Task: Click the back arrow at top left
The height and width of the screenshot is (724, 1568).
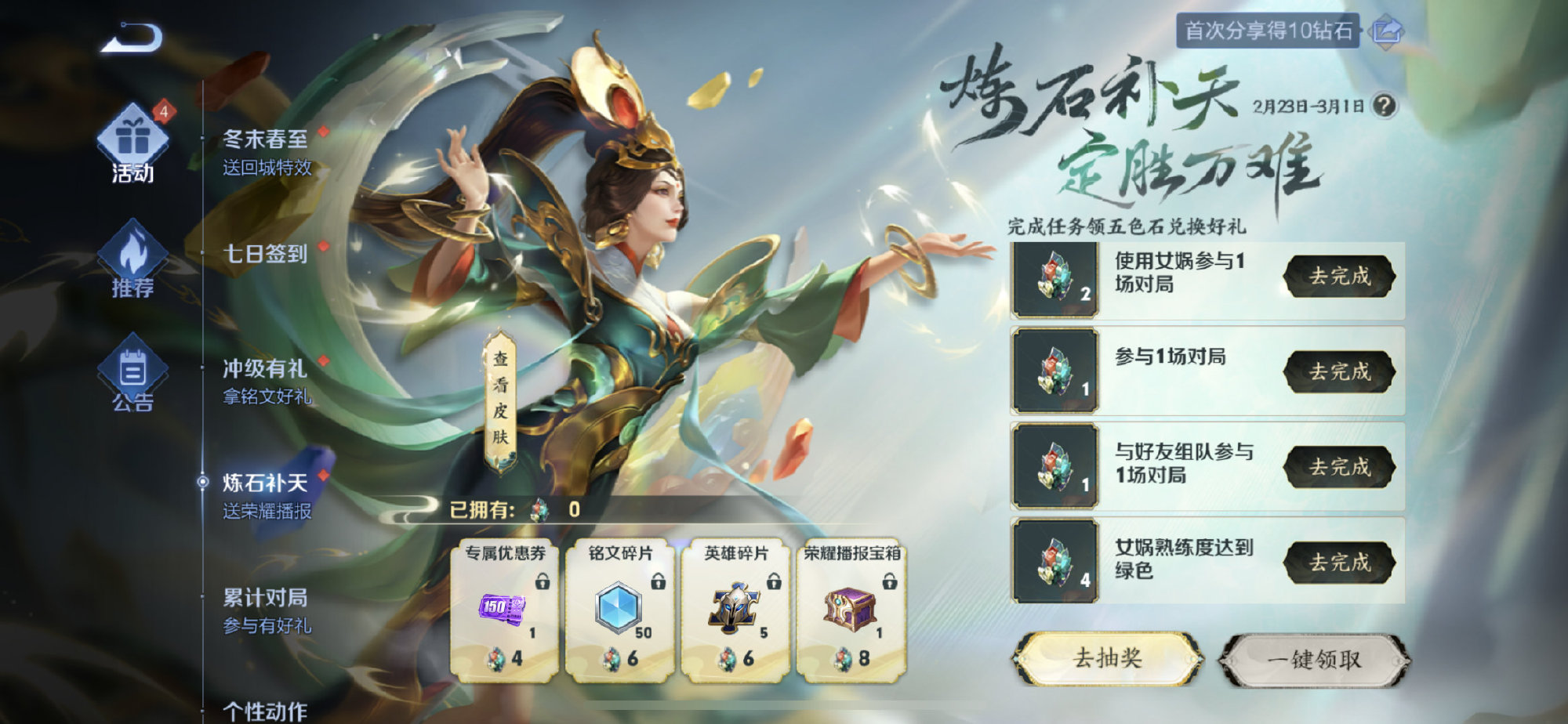Action: [x=131, y=36]
